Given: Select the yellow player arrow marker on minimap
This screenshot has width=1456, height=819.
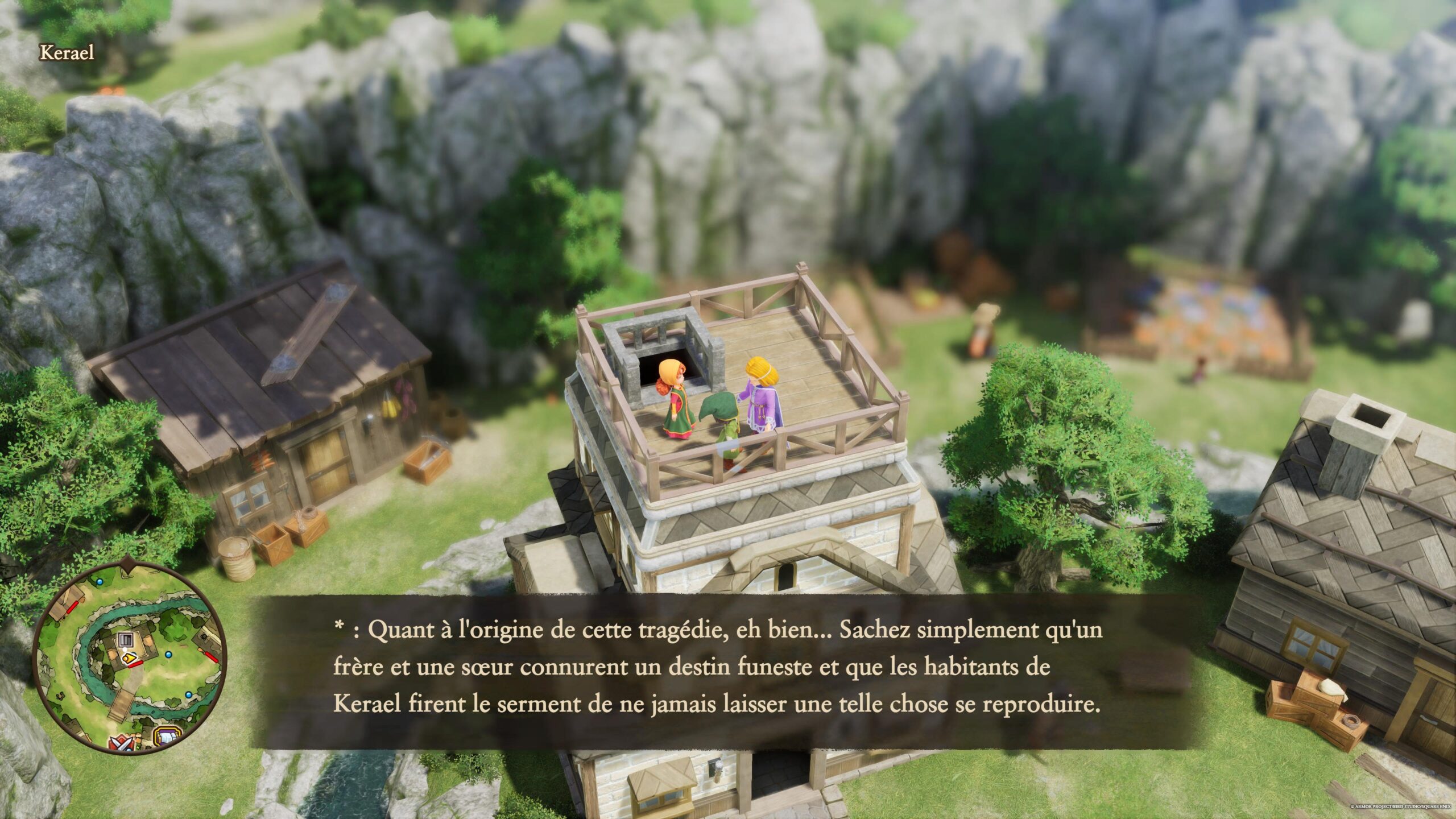Looking at the screenshot, I should tap(129, 658).
